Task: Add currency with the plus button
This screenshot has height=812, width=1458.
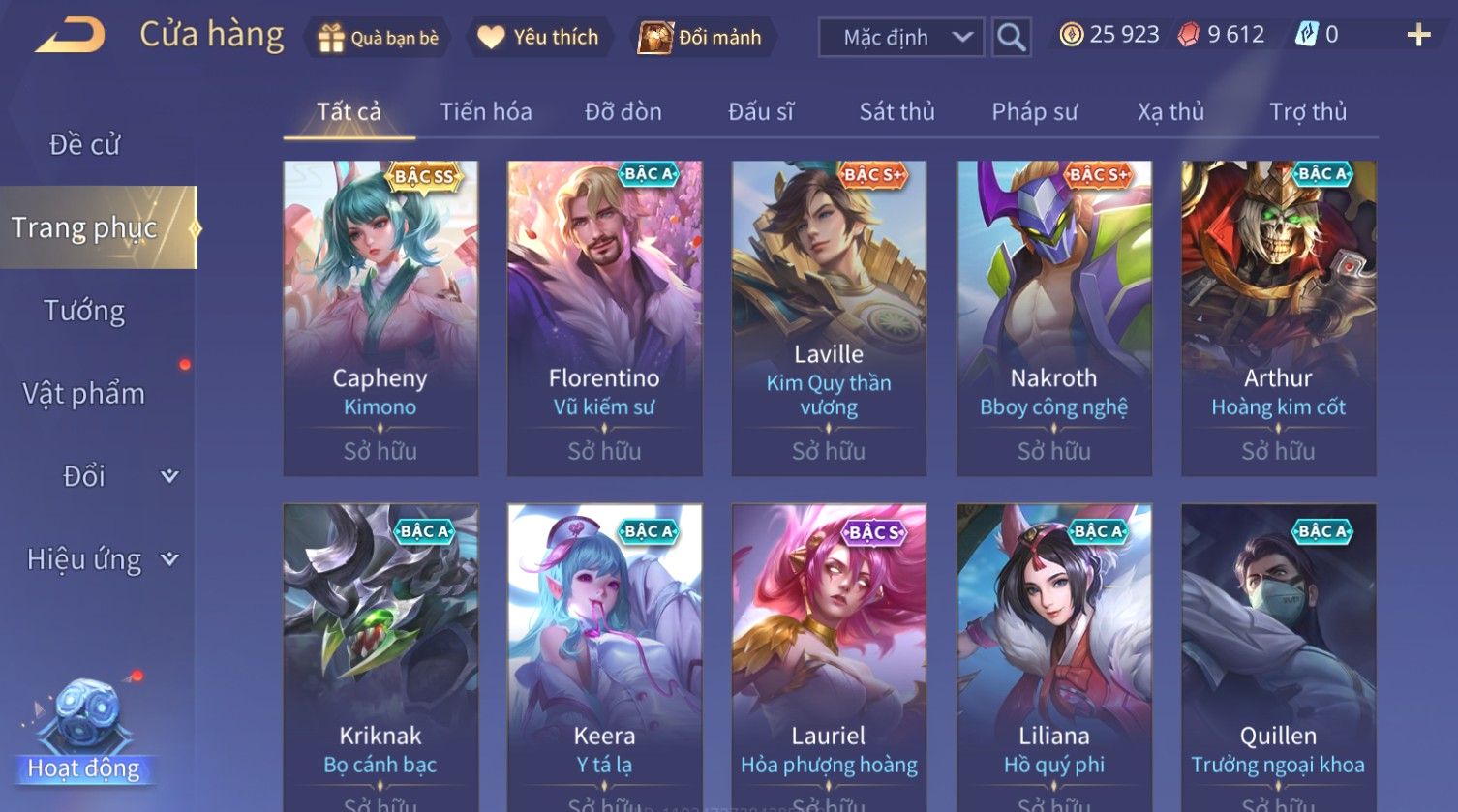Action: 1418,36
